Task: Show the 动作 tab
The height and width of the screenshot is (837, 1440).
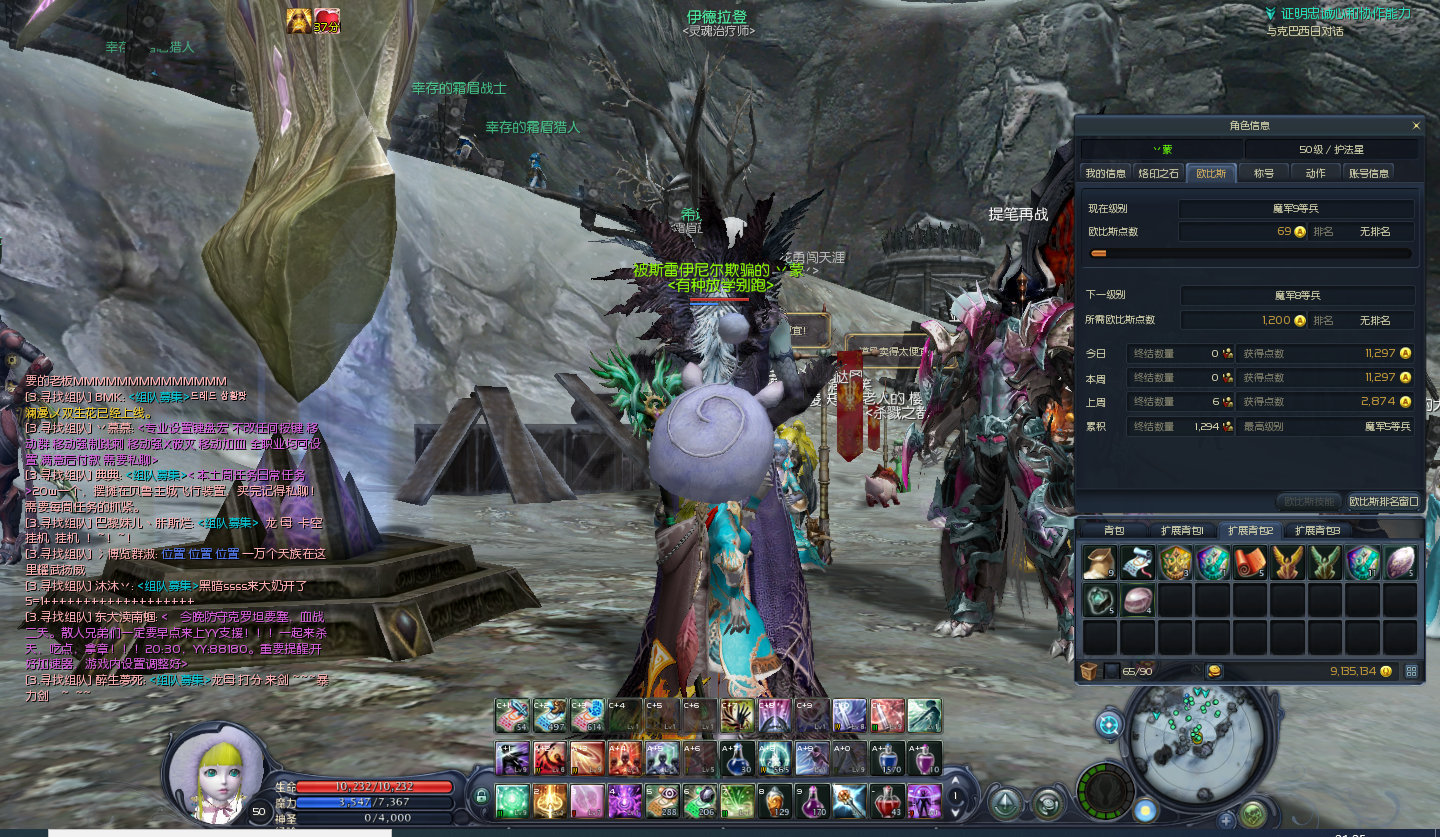Action: 1315,173
